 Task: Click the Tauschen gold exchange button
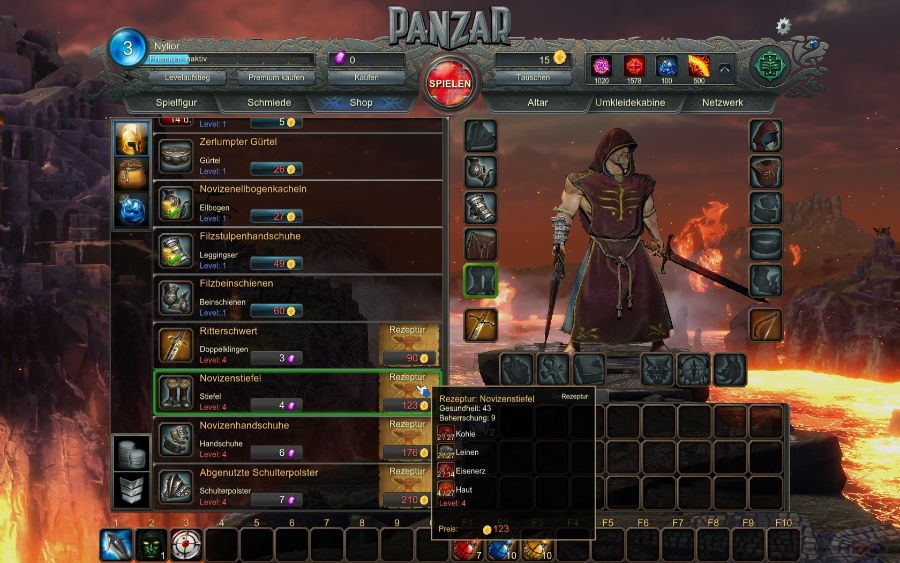[x=533, y=77]
